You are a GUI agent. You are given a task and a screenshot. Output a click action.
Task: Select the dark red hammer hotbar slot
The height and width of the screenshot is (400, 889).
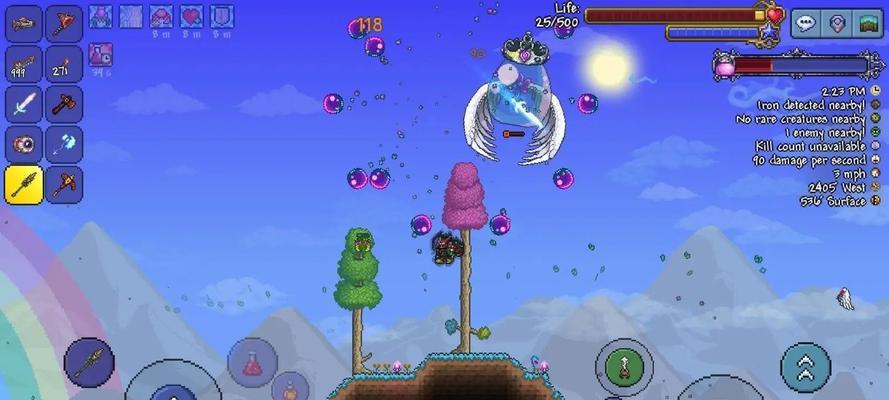[x=64, y=104]
